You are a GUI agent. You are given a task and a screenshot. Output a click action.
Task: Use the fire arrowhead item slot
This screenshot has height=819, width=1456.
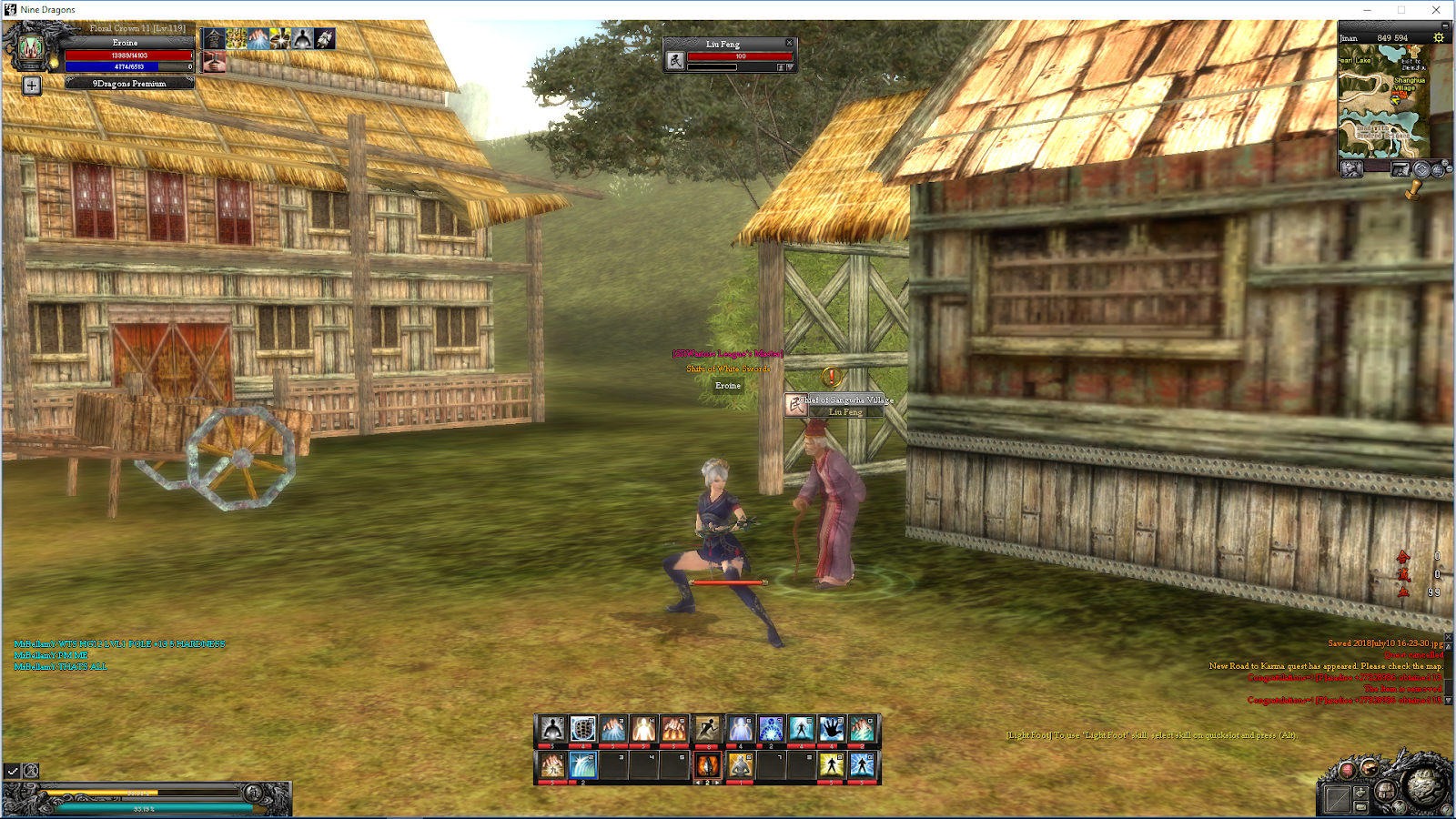707,765
